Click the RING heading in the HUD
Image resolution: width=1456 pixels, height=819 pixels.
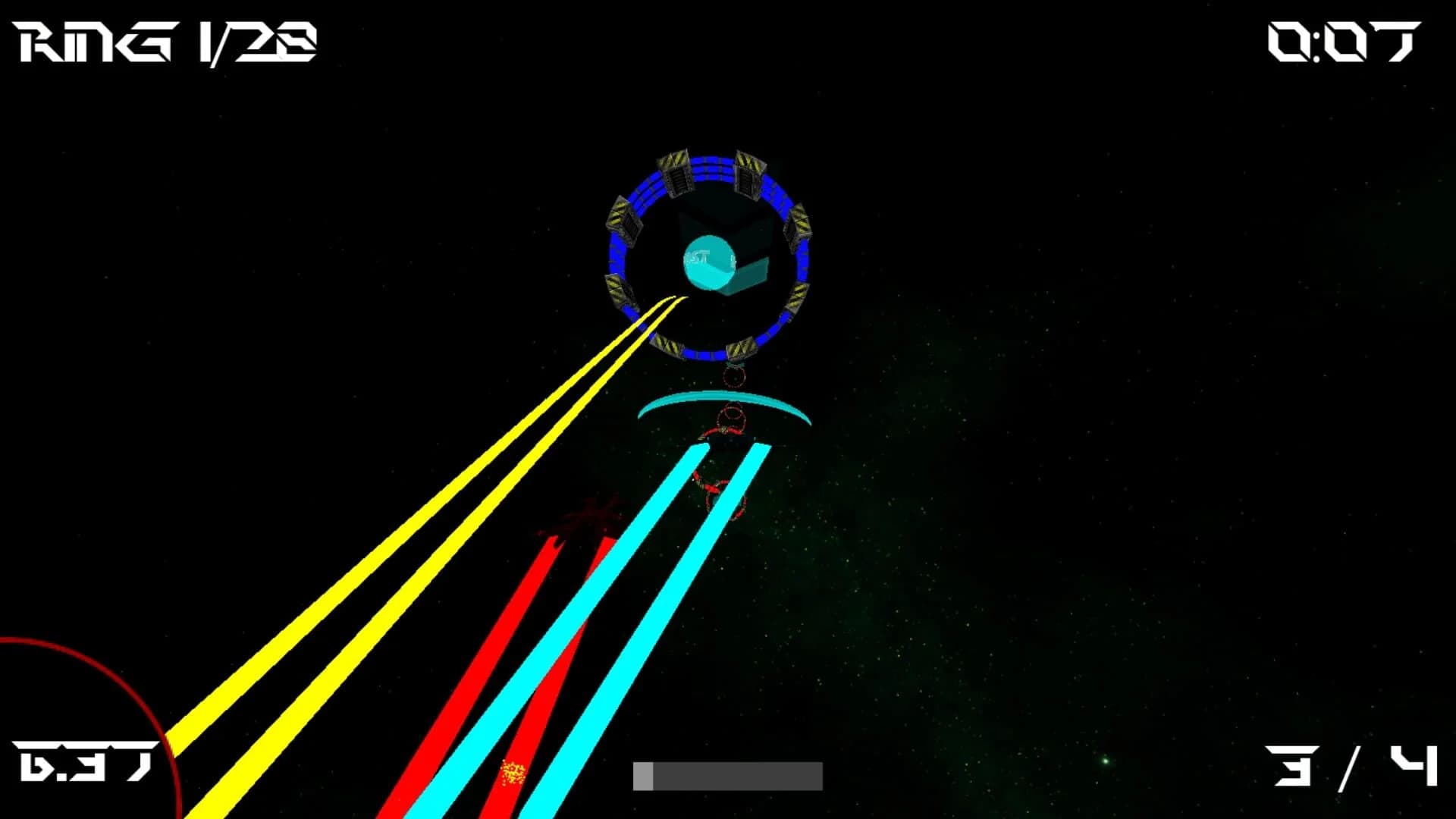[83, 42]
